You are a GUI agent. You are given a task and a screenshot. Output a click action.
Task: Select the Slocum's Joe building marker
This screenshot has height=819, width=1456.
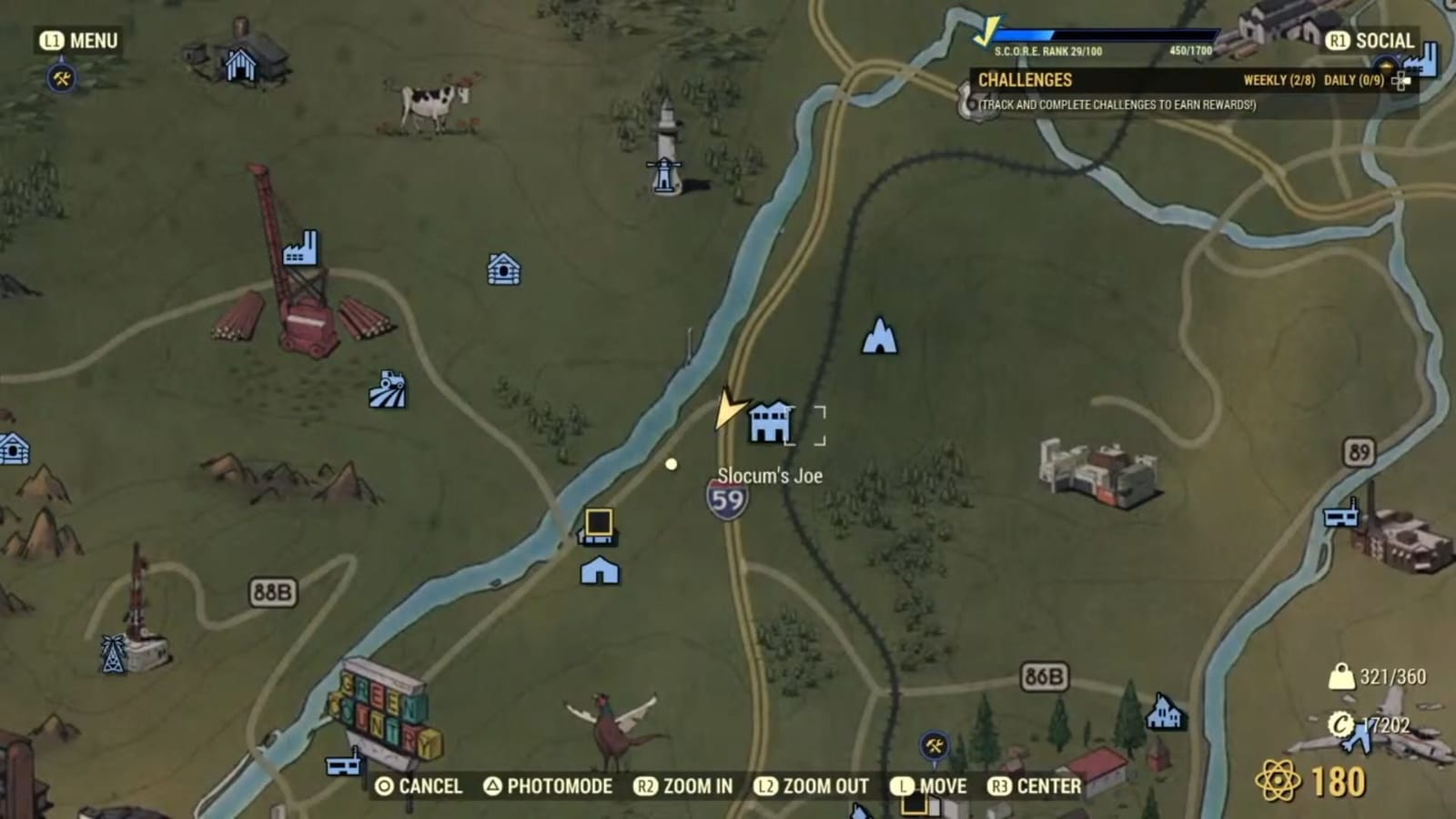770,420
